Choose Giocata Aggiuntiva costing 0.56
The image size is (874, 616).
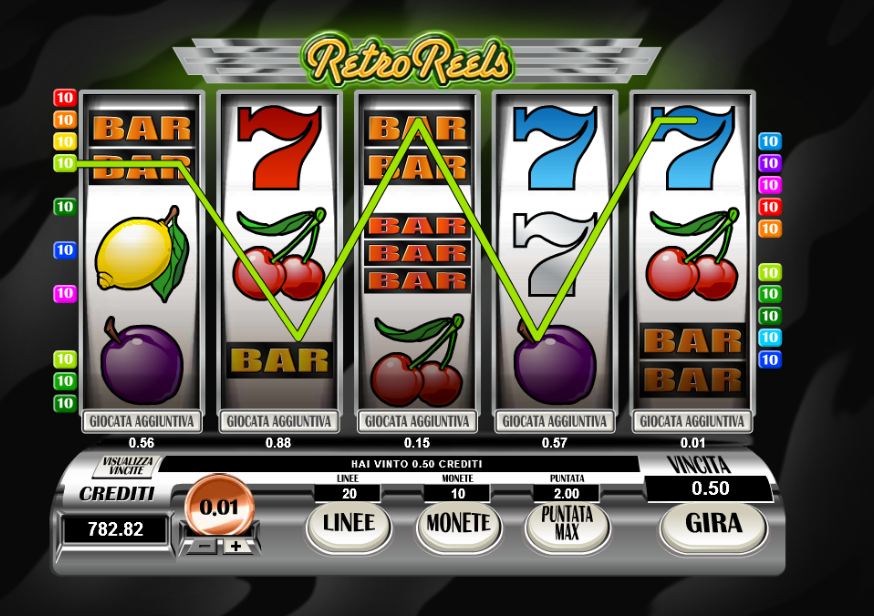coord(141,421)
